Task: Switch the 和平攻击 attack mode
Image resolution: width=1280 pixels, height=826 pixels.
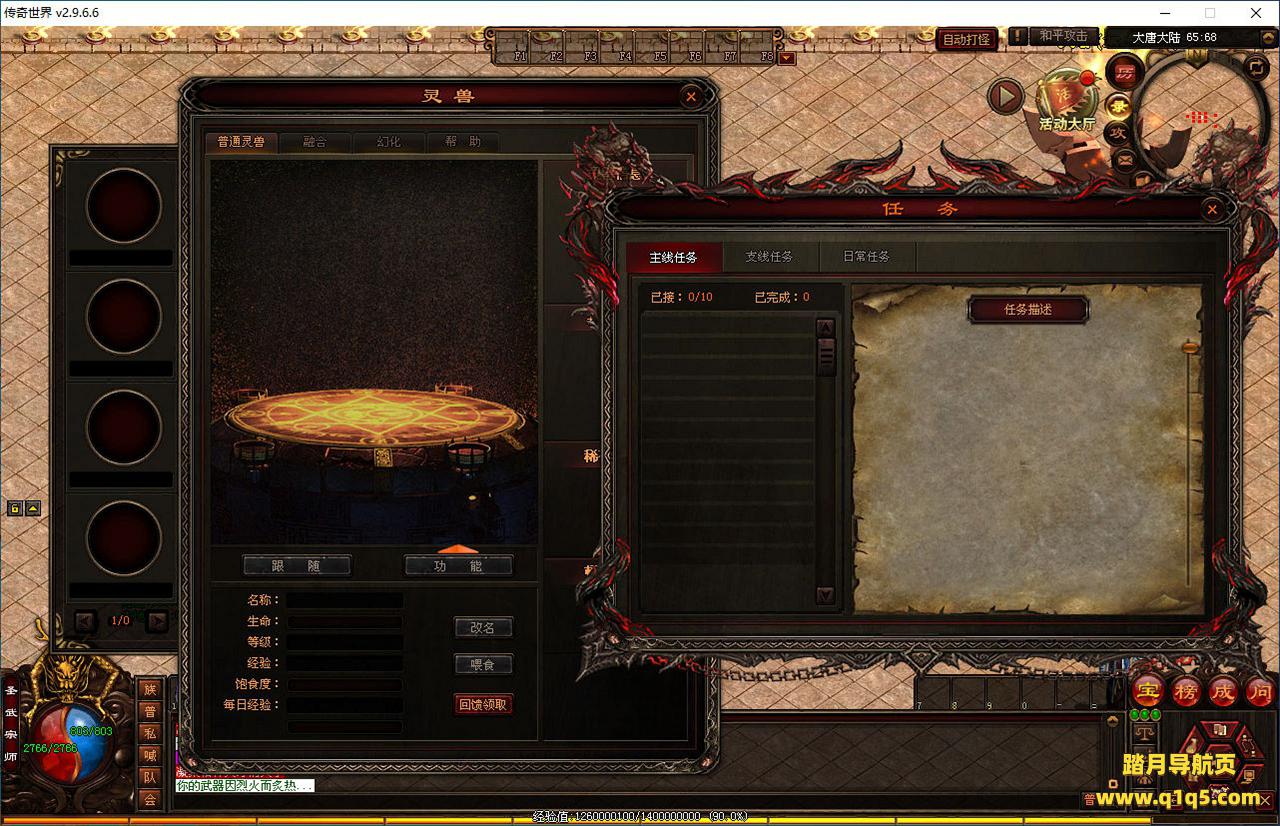Action: 1063,36
